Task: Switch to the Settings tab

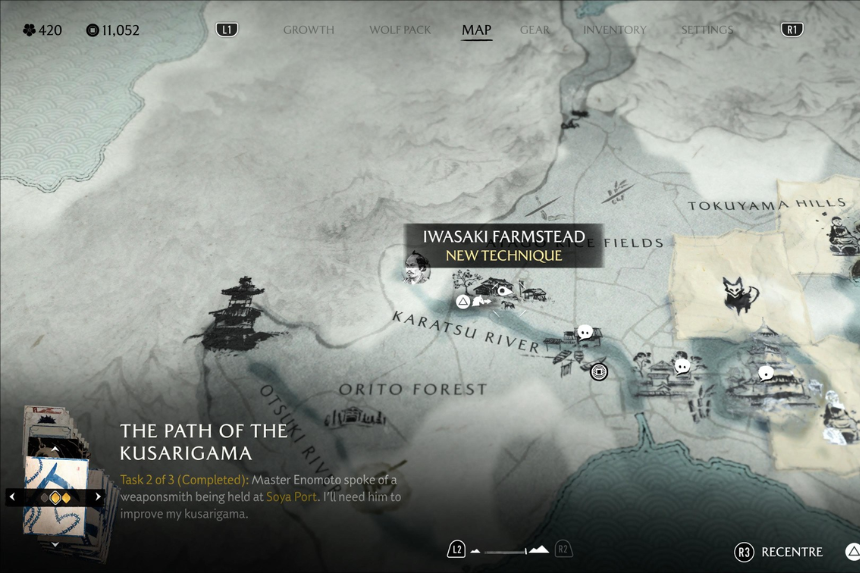Action: coord(707,30)
